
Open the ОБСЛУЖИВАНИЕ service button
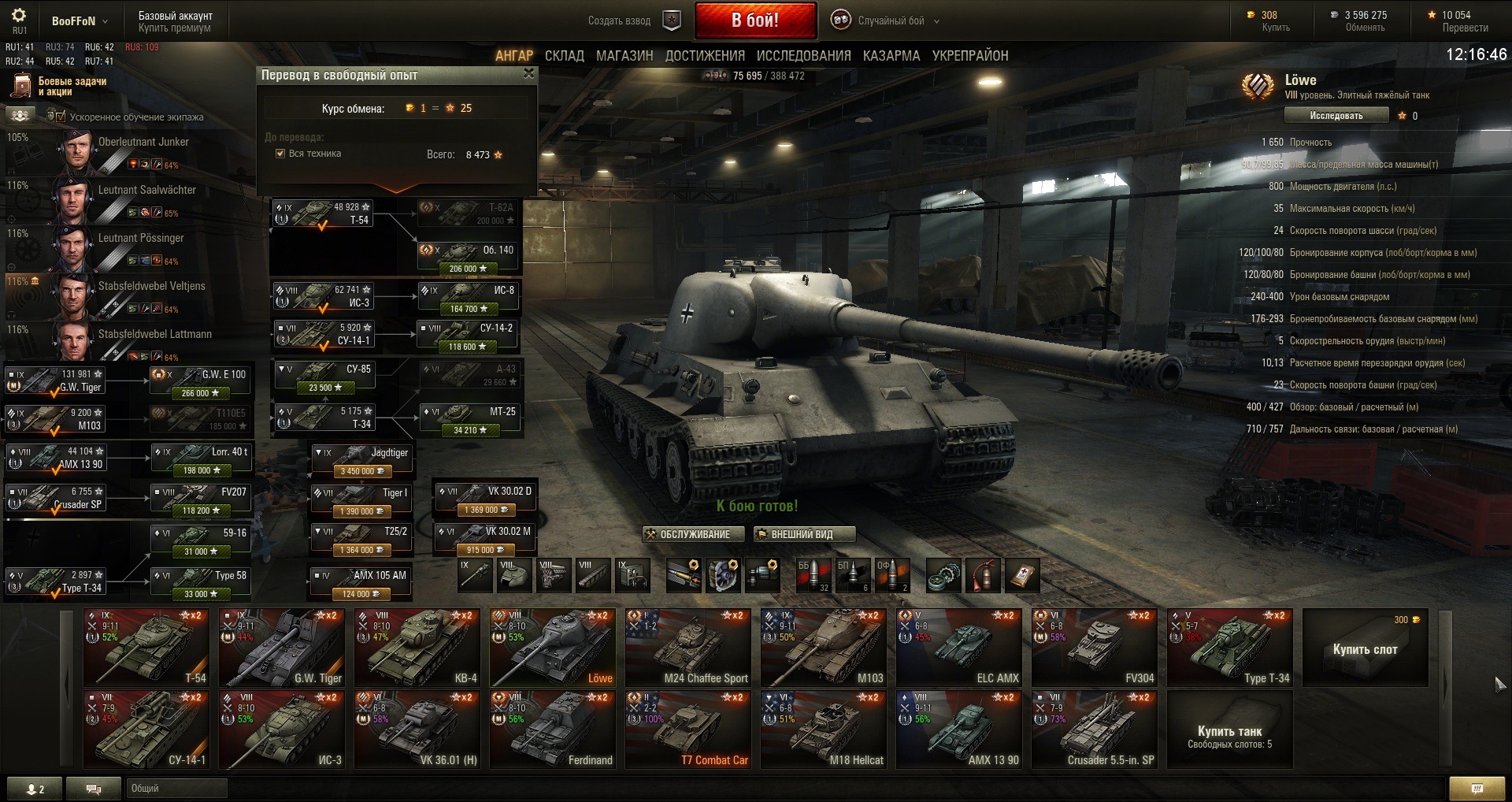687,534
